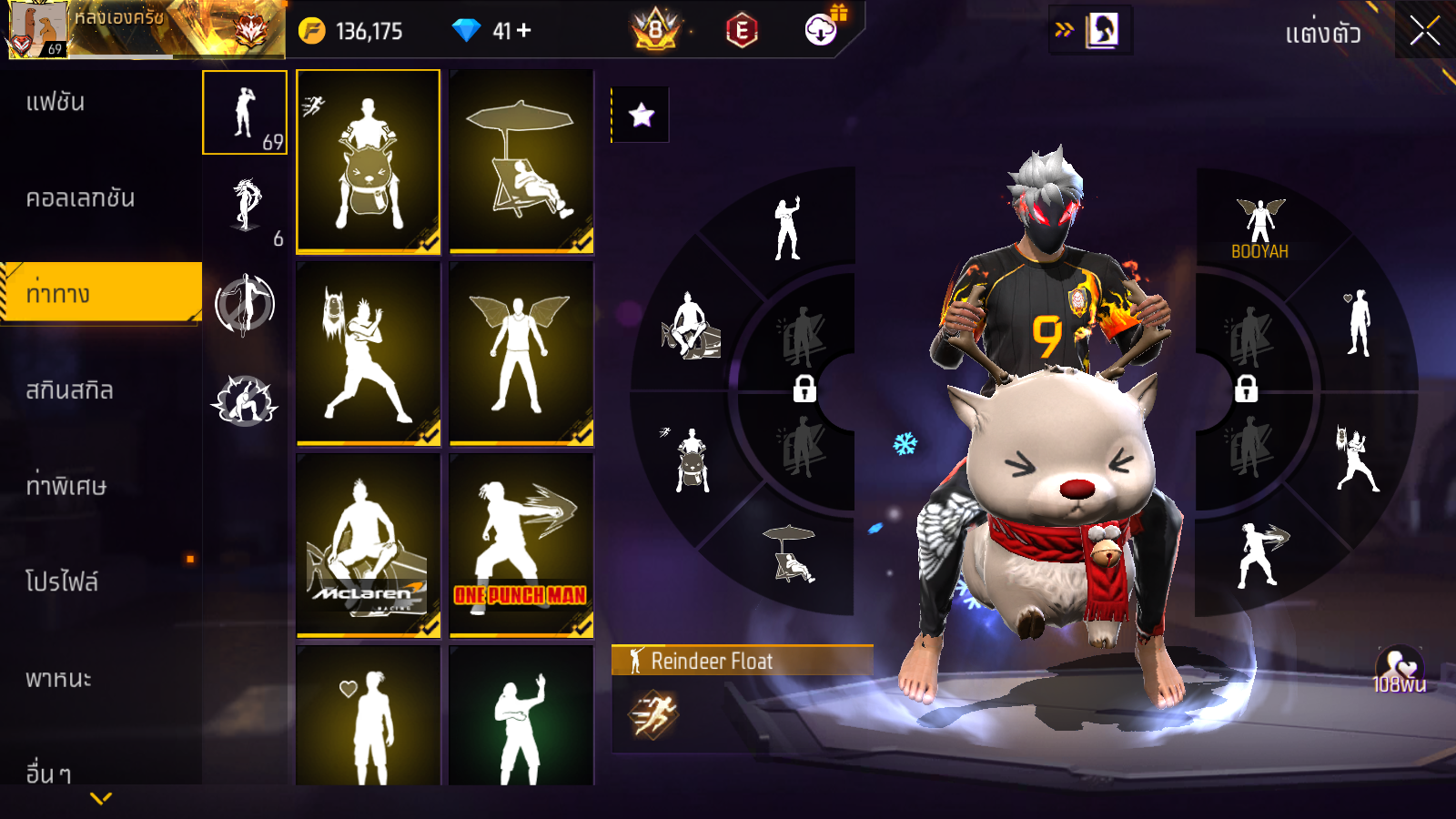The width and height of the screenshot is (1456, 819).
Task: Open the โปรไฟล์ (Profile) category
Action: click(62, 581)
